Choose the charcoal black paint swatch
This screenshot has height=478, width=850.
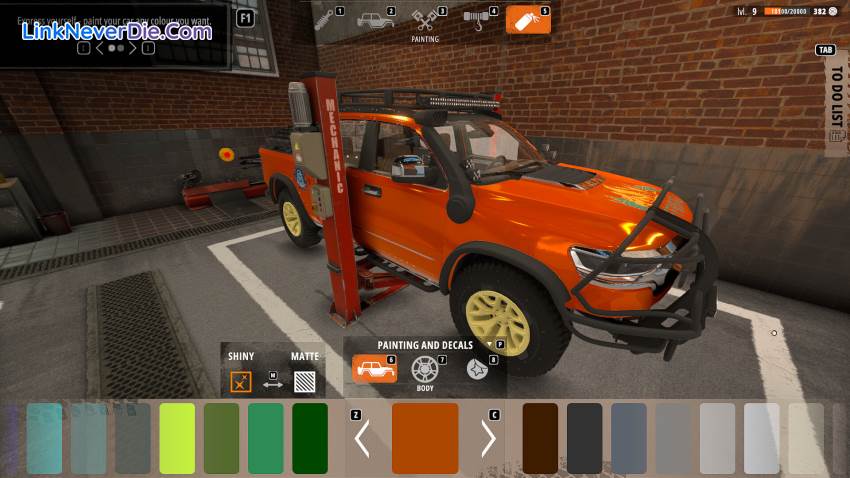click(x=584, y=438)
